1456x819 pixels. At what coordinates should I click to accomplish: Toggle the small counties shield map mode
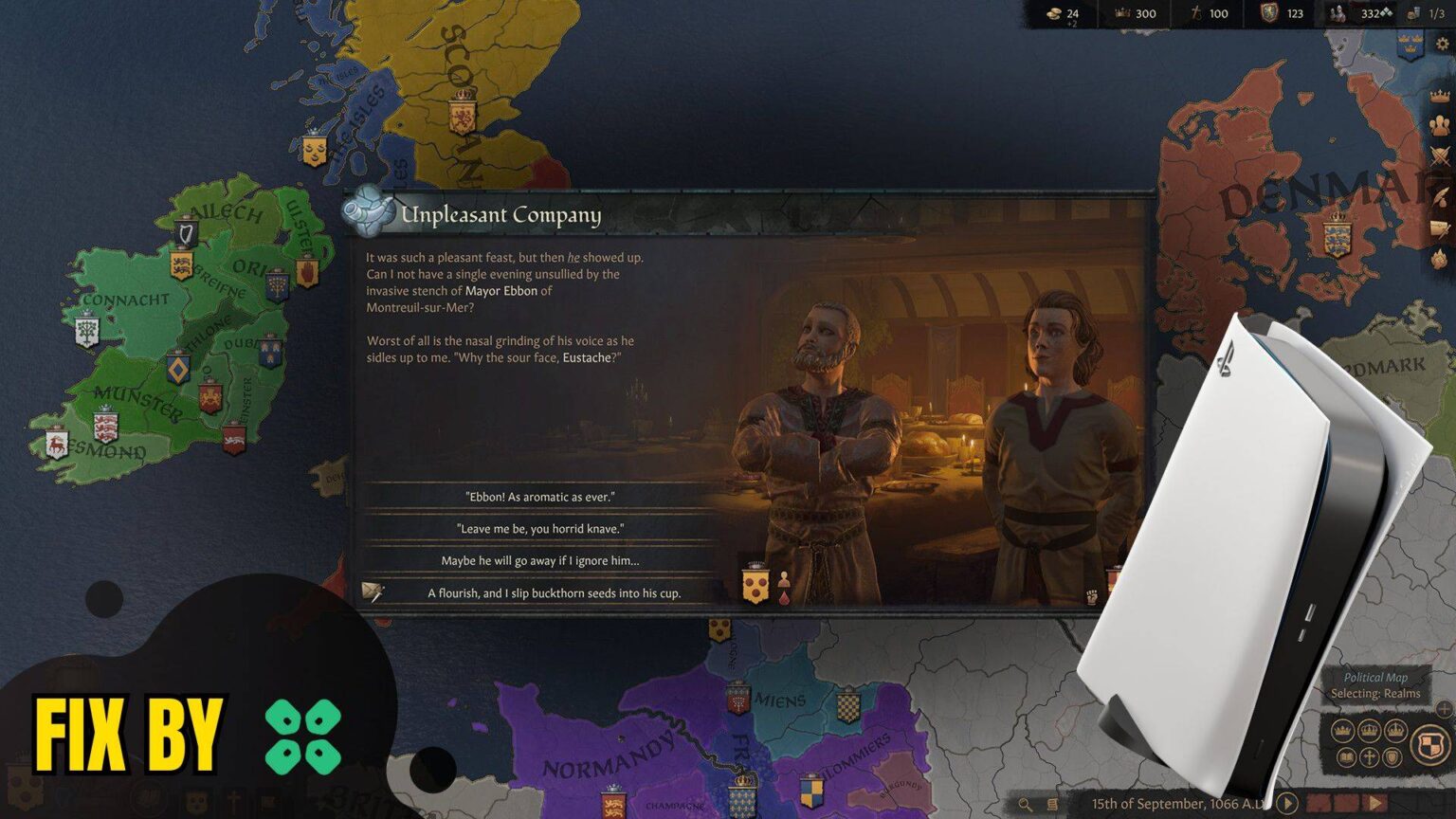pyautogui.click(x=1392, y=757)
